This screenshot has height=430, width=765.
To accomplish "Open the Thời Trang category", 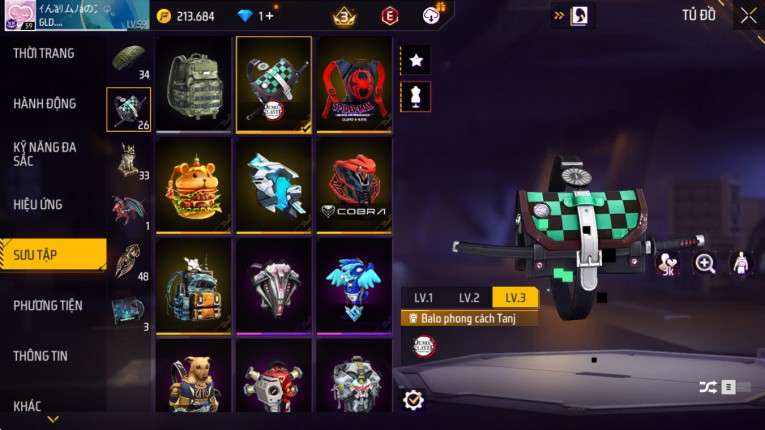I will click(45, 53).
